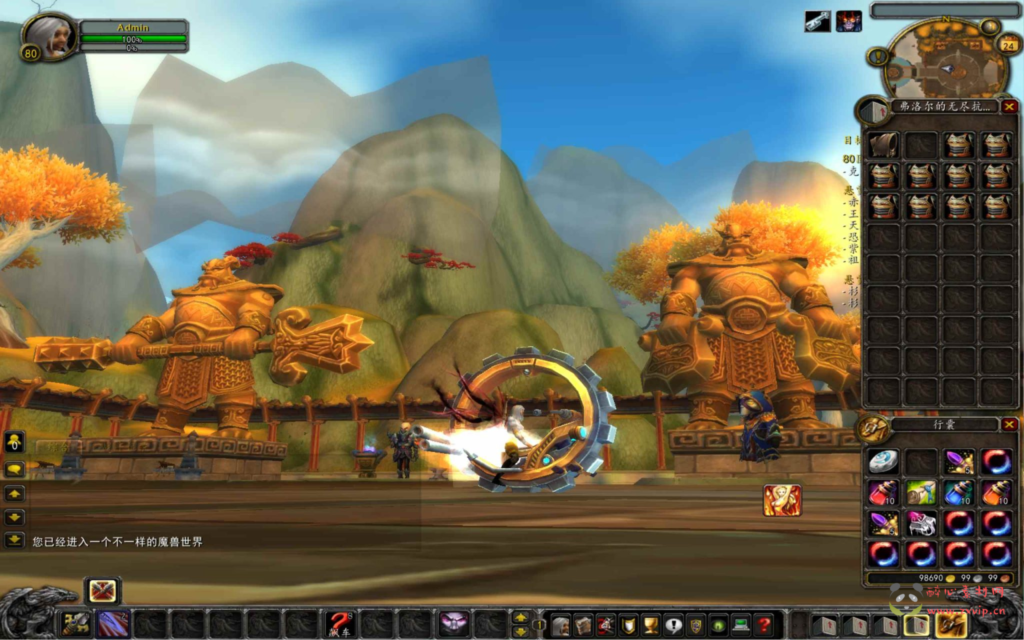1024x640 pixels.
Task: Use the blue potion stack in backpack
Action: [x=958, y=492]
